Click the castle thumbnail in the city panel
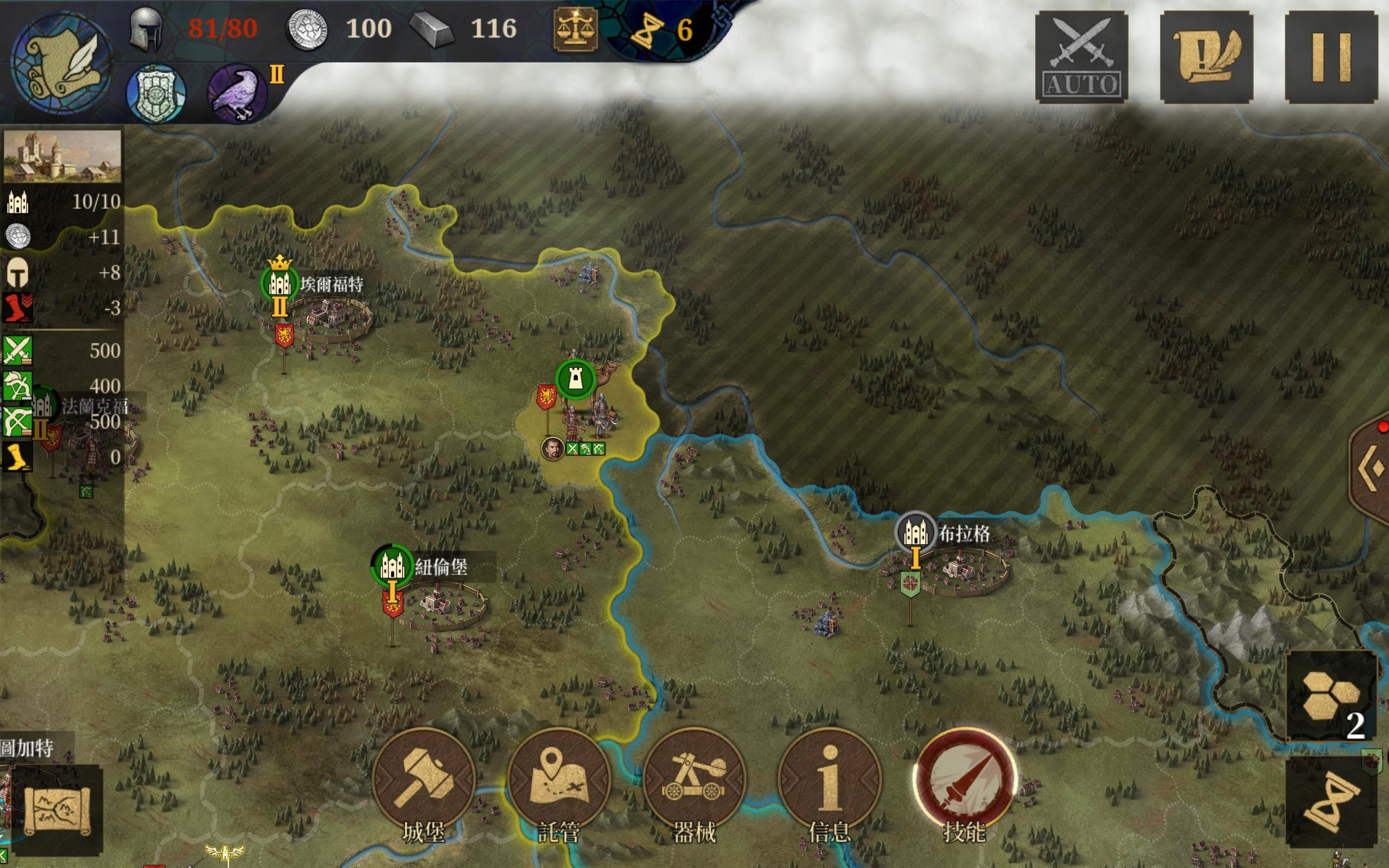The height and width of the screenshot is (868, 1389). (x=62, y=156)
